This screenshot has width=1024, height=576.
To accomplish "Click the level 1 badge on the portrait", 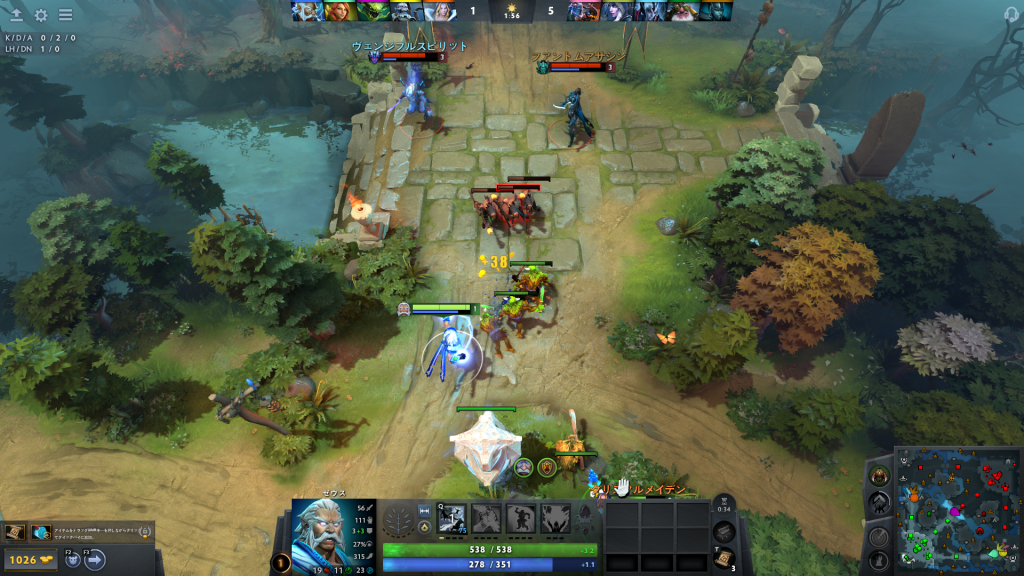I will [x=281, y=563].
